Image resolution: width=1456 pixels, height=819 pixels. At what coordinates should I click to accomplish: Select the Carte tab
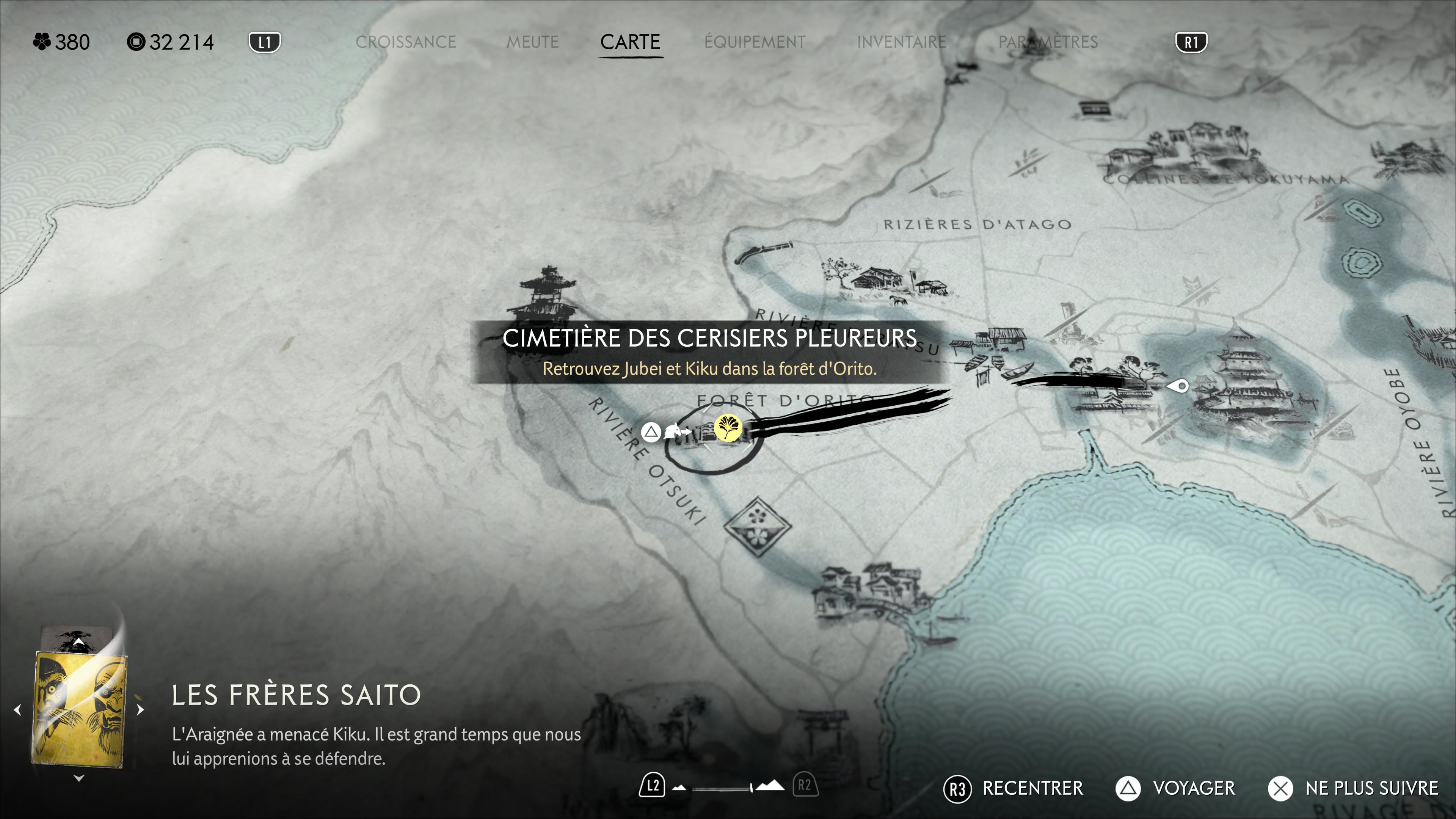tap(630, 42)
